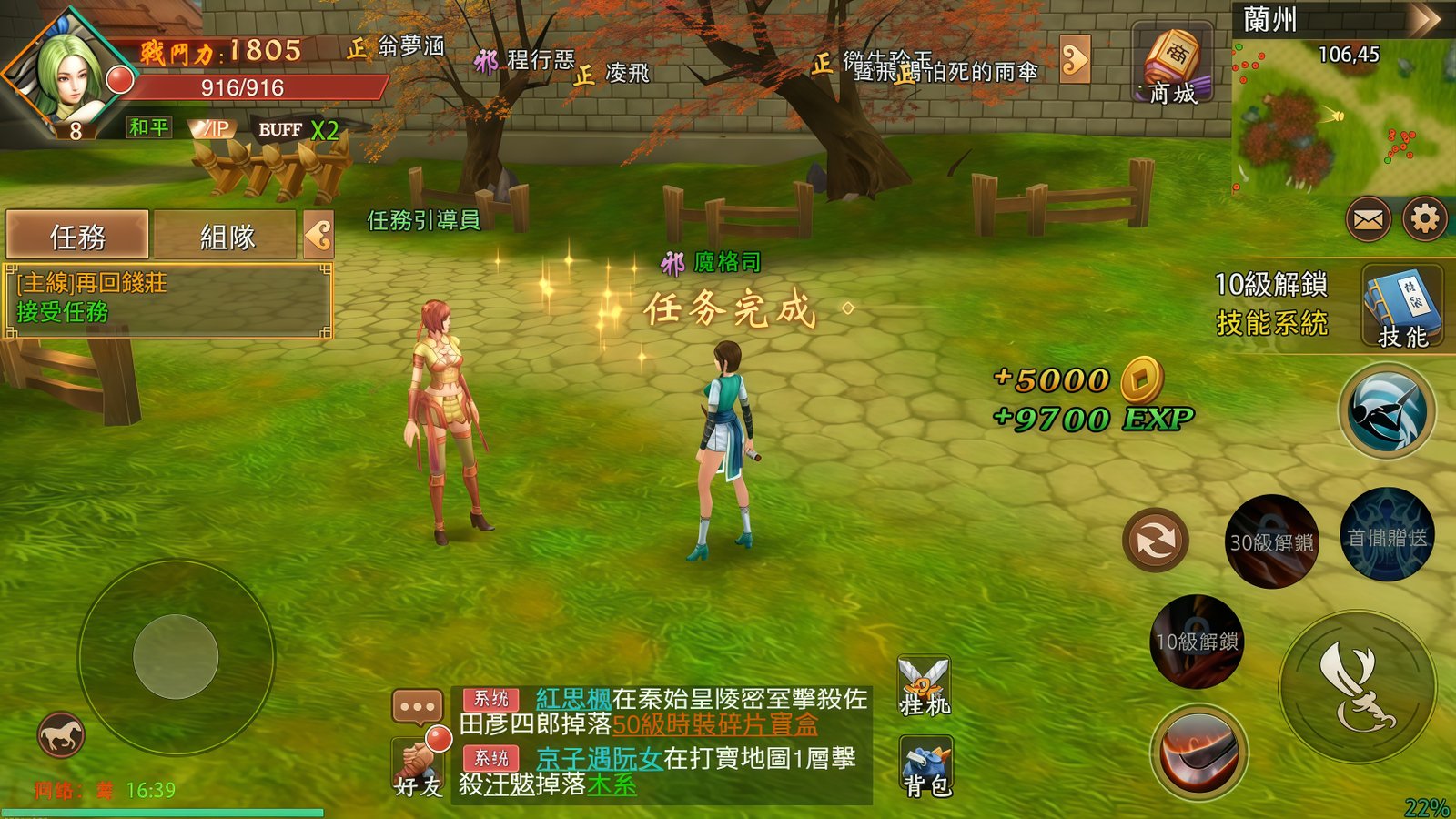The image size is (1456, 819).
Task: Open the mail envelope icon
Action: pyautogui.click(x=1369, y=219)
